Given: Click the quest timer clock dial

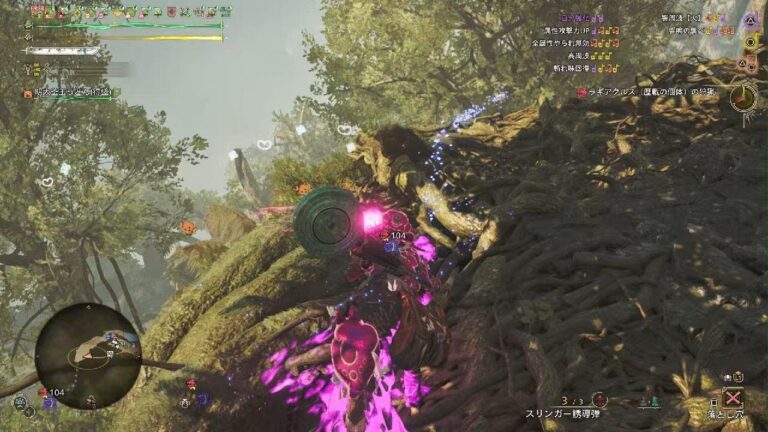Looking at the screenshot, I should click(x=743, y=97).
